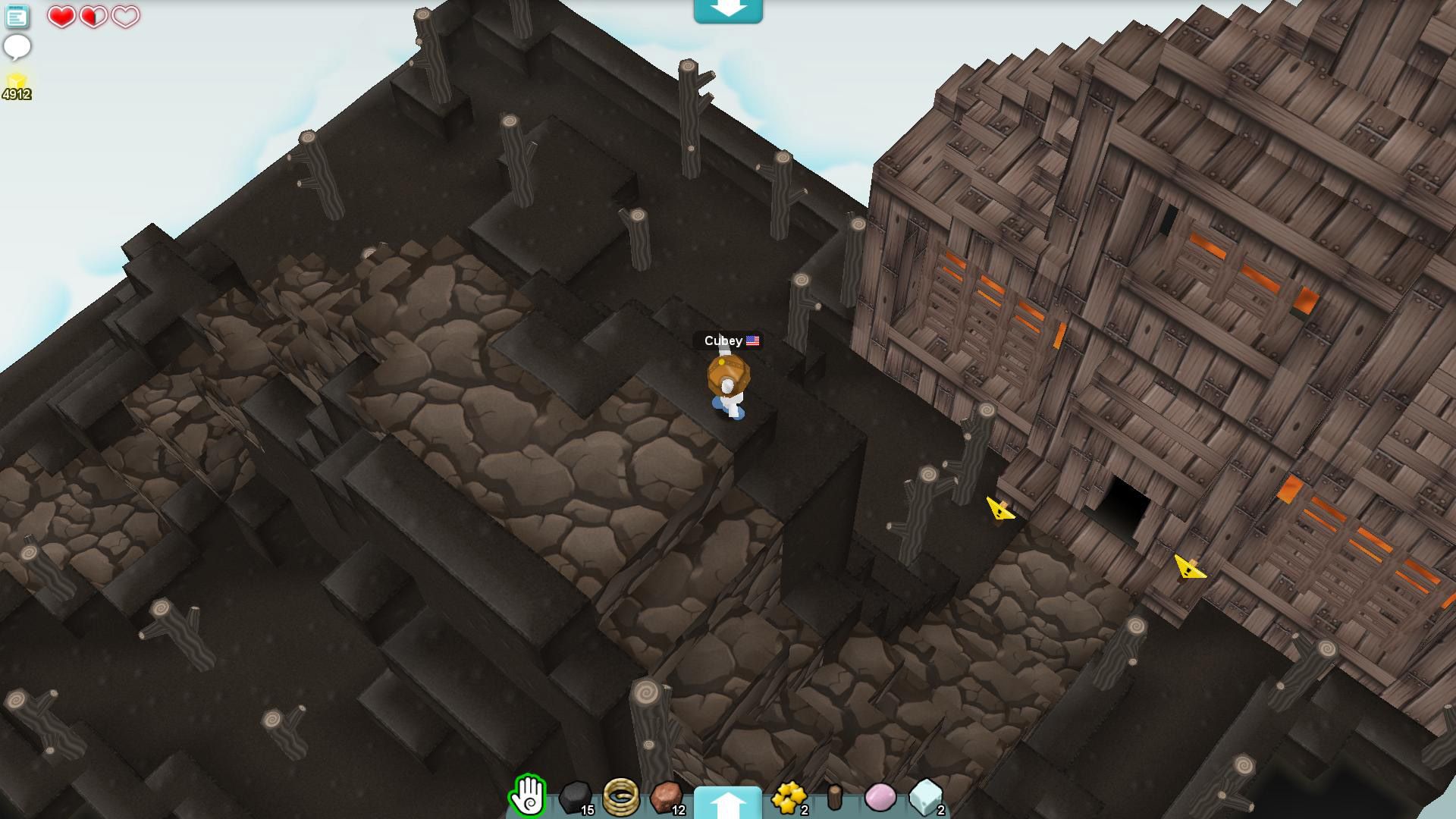Select the brown rock stack of 12

[x=666, y=795]
